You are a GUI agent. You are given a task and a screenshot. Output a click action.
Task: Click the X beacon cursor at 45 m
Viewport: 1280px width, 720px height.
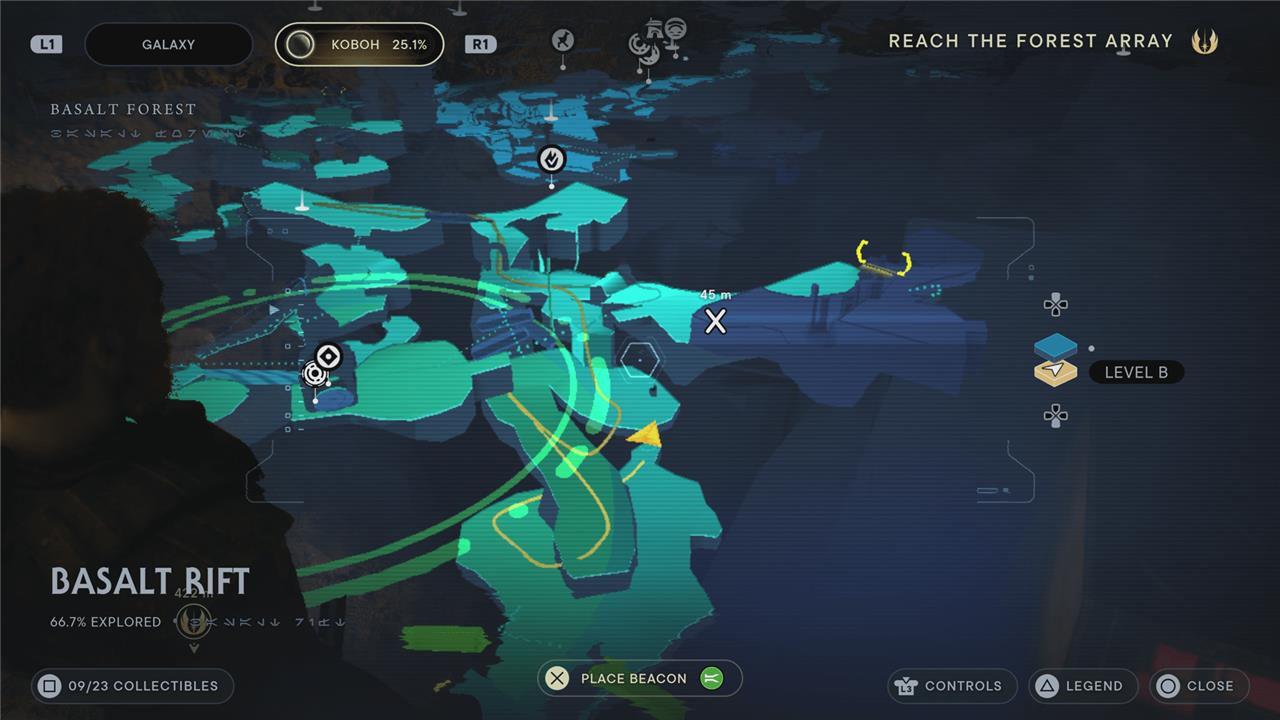point(715,321)
